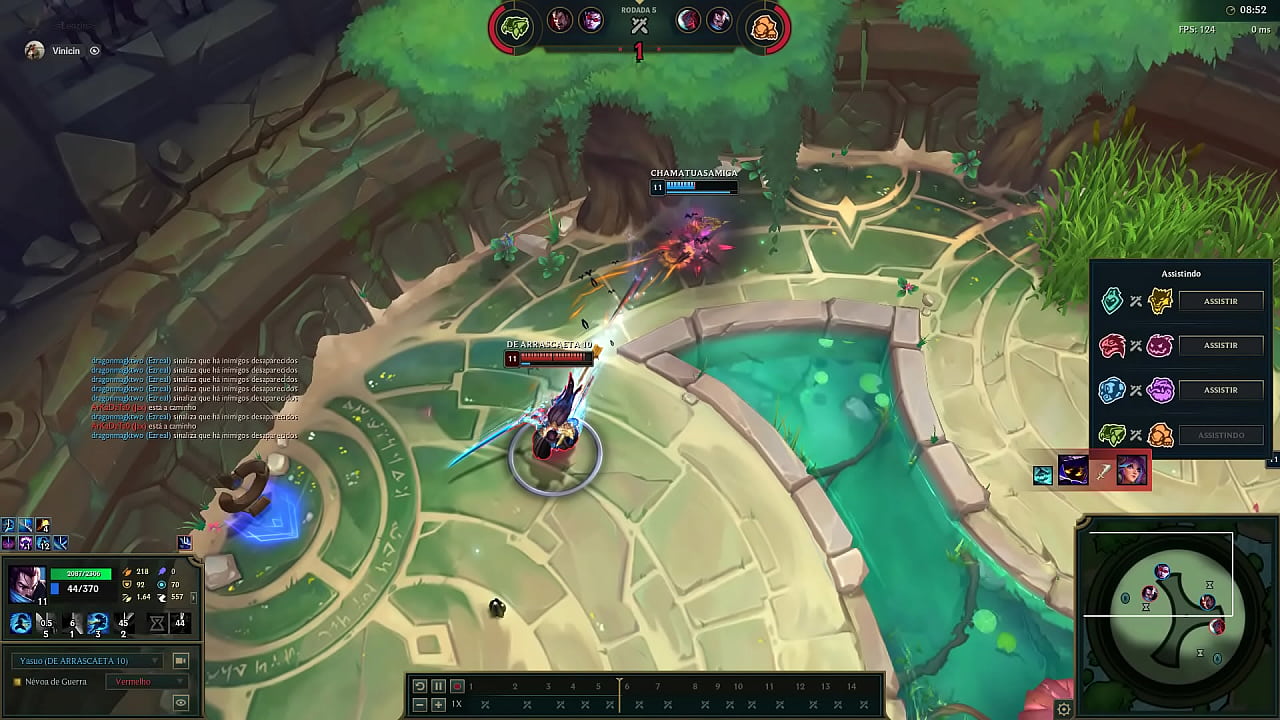
Task: Open the Yasuo (DE ARRASCAETA 10) champion dropdown
Action: coord(85,659)
